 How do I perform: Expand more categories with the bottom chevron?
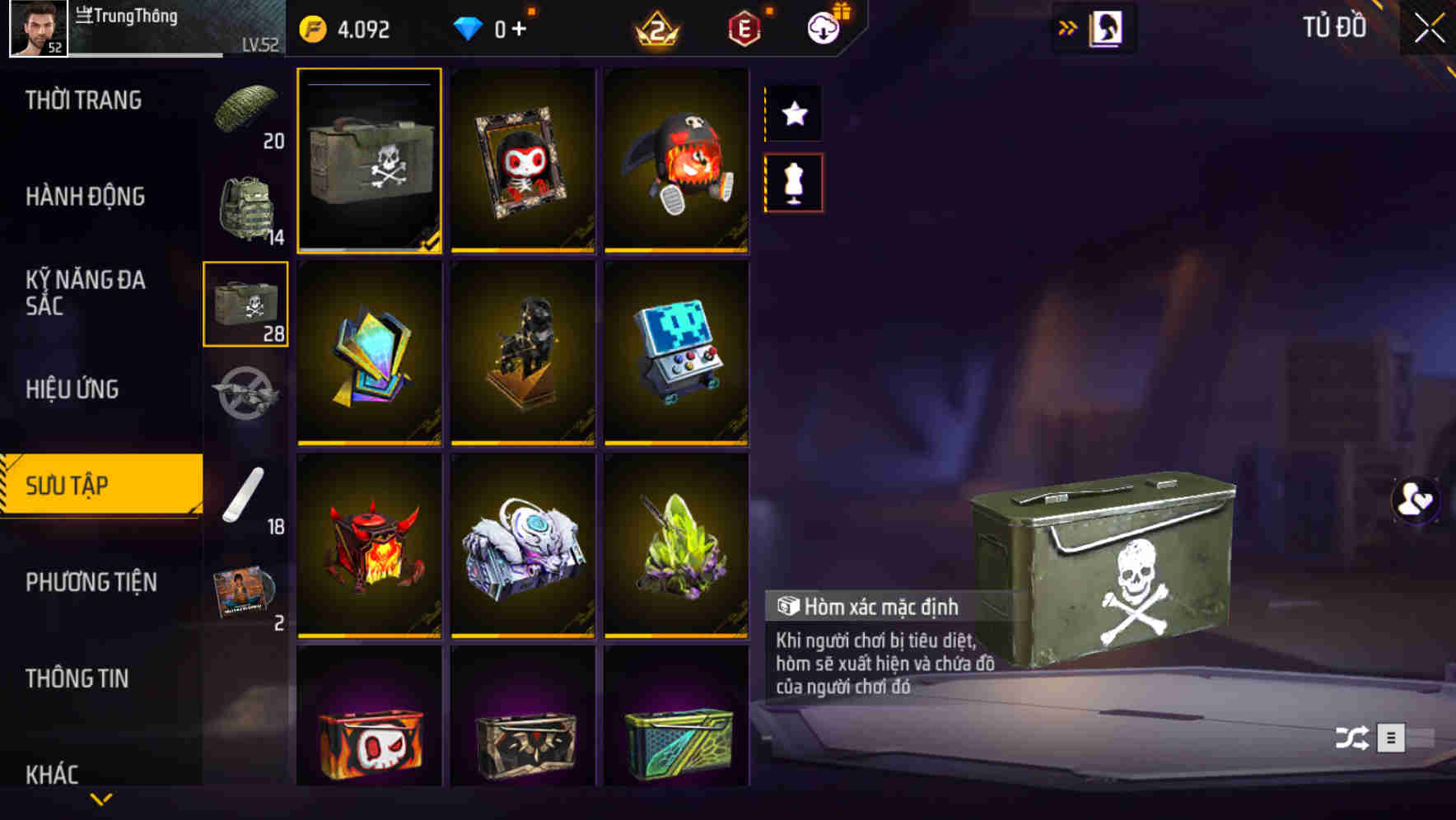point(101,799)
